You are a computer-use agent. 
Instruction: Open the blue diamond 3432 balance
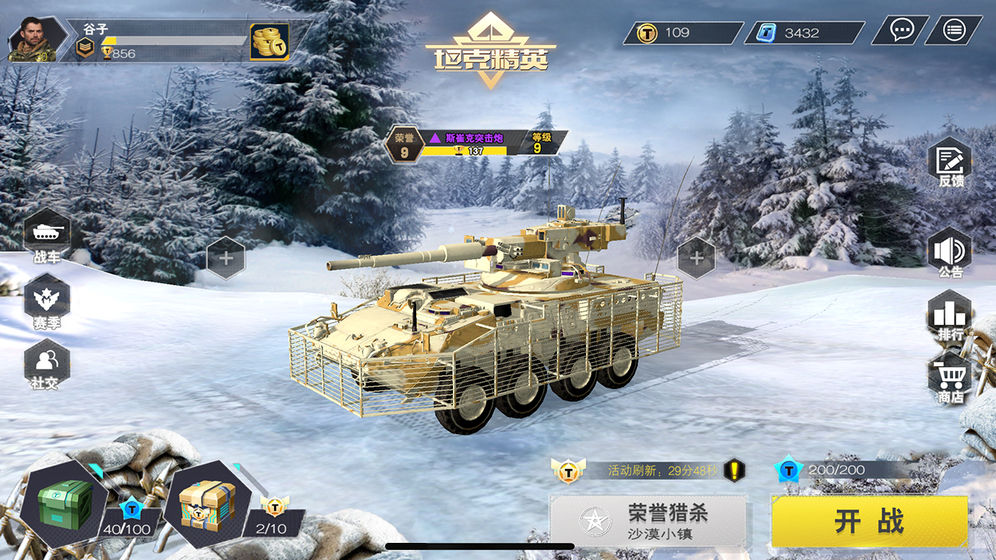click(804, 33)
